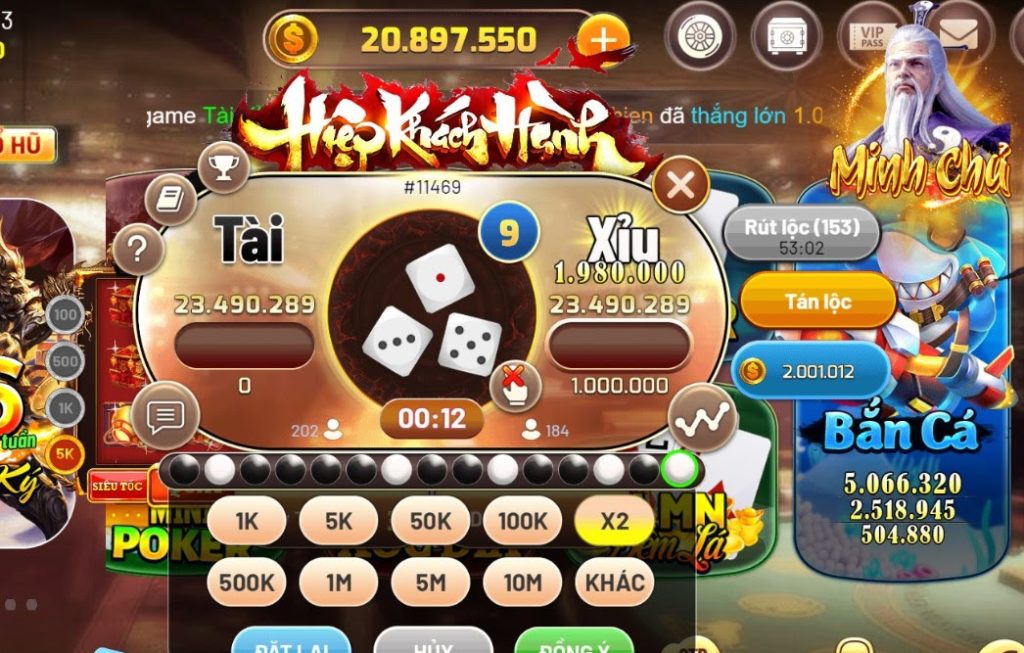Viewport: 1024px width, 653px height.
Task: Double the bet with X2
Action: click(x=614, y=521)
